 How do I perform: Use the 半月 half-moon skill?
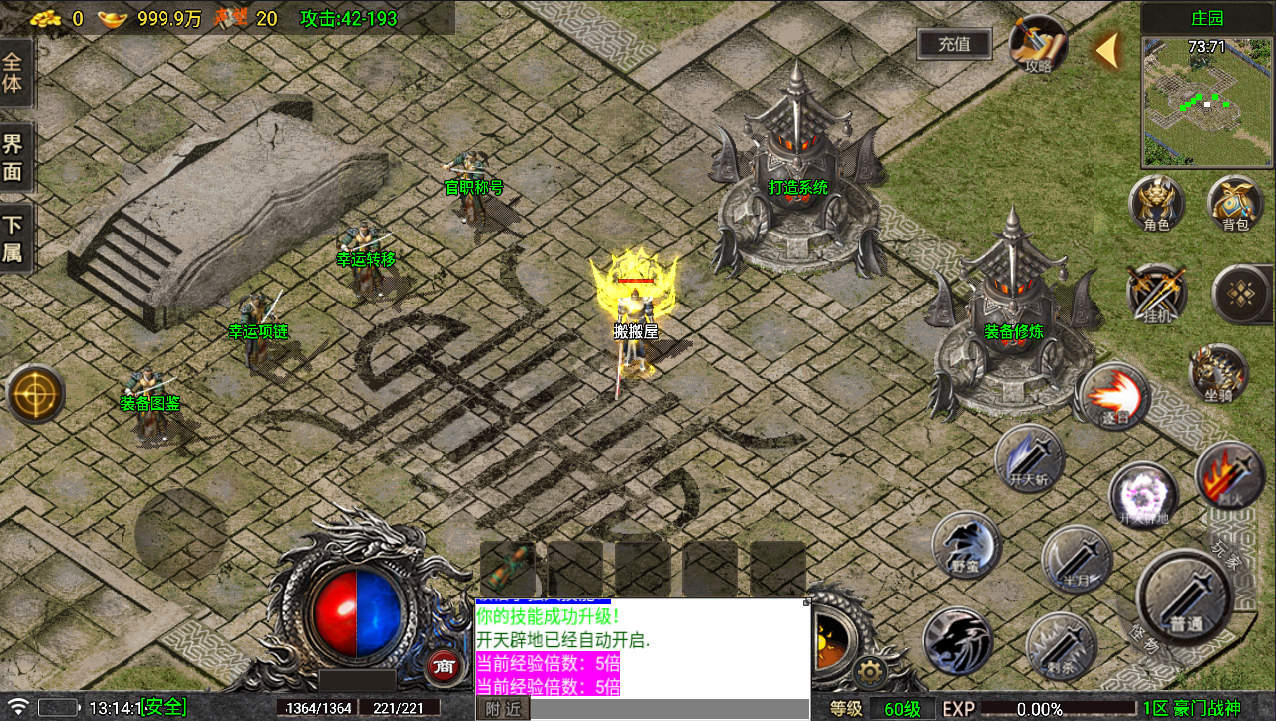tap(1076, 560)
